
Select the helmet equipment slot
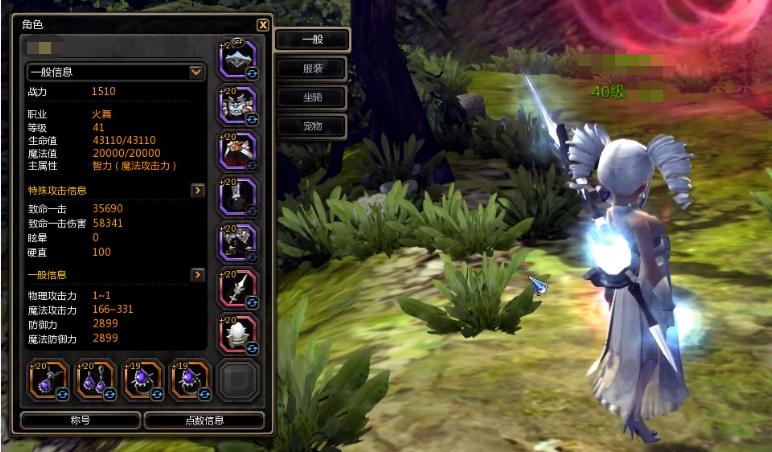pyautogui.click(x=238, y=59)
